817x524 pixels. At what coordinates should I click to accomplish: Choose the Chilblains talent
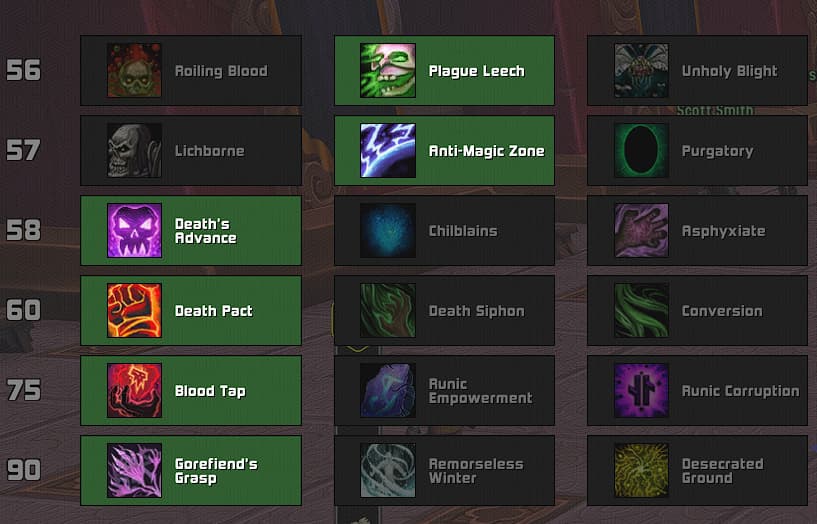[444, 231]
